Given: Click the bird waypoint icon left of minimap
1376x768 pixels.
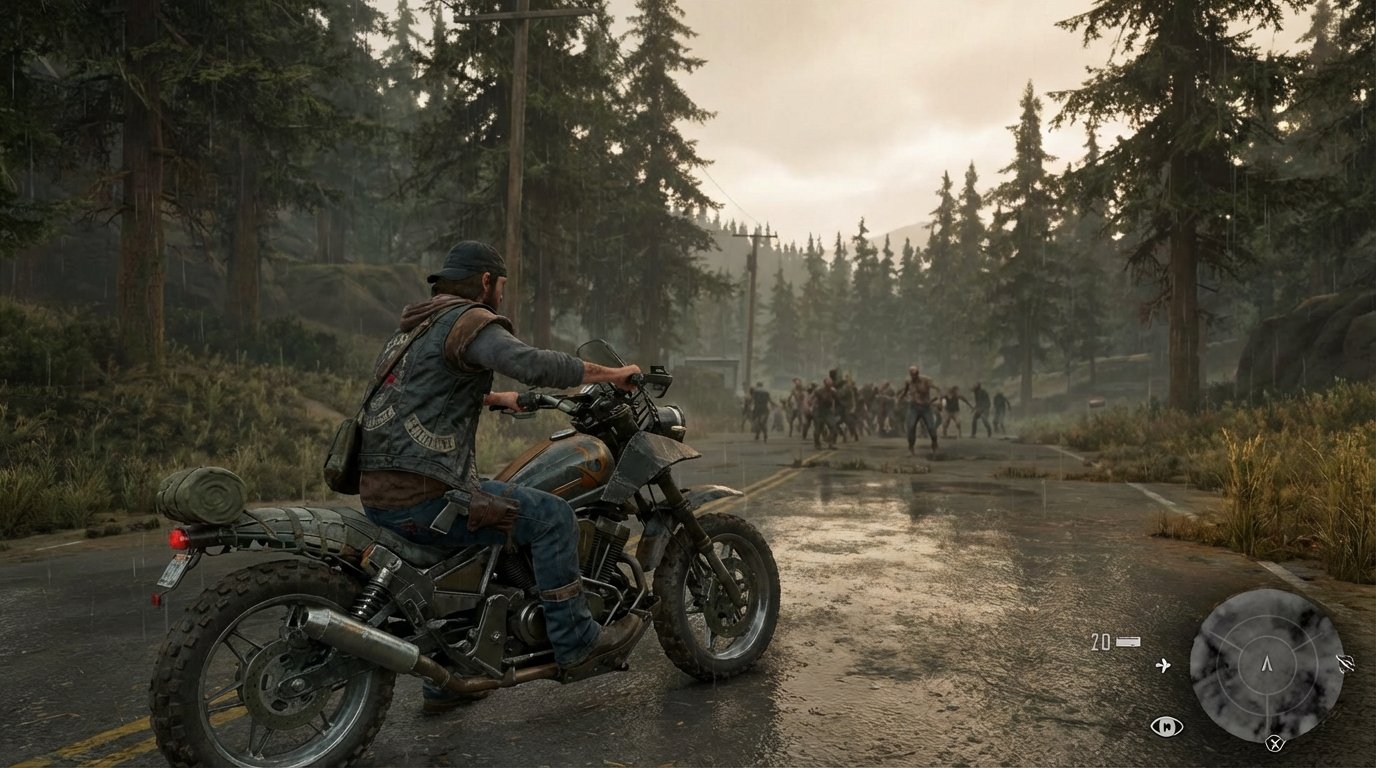Looking at the screenshot, I should pos(1164,664).
